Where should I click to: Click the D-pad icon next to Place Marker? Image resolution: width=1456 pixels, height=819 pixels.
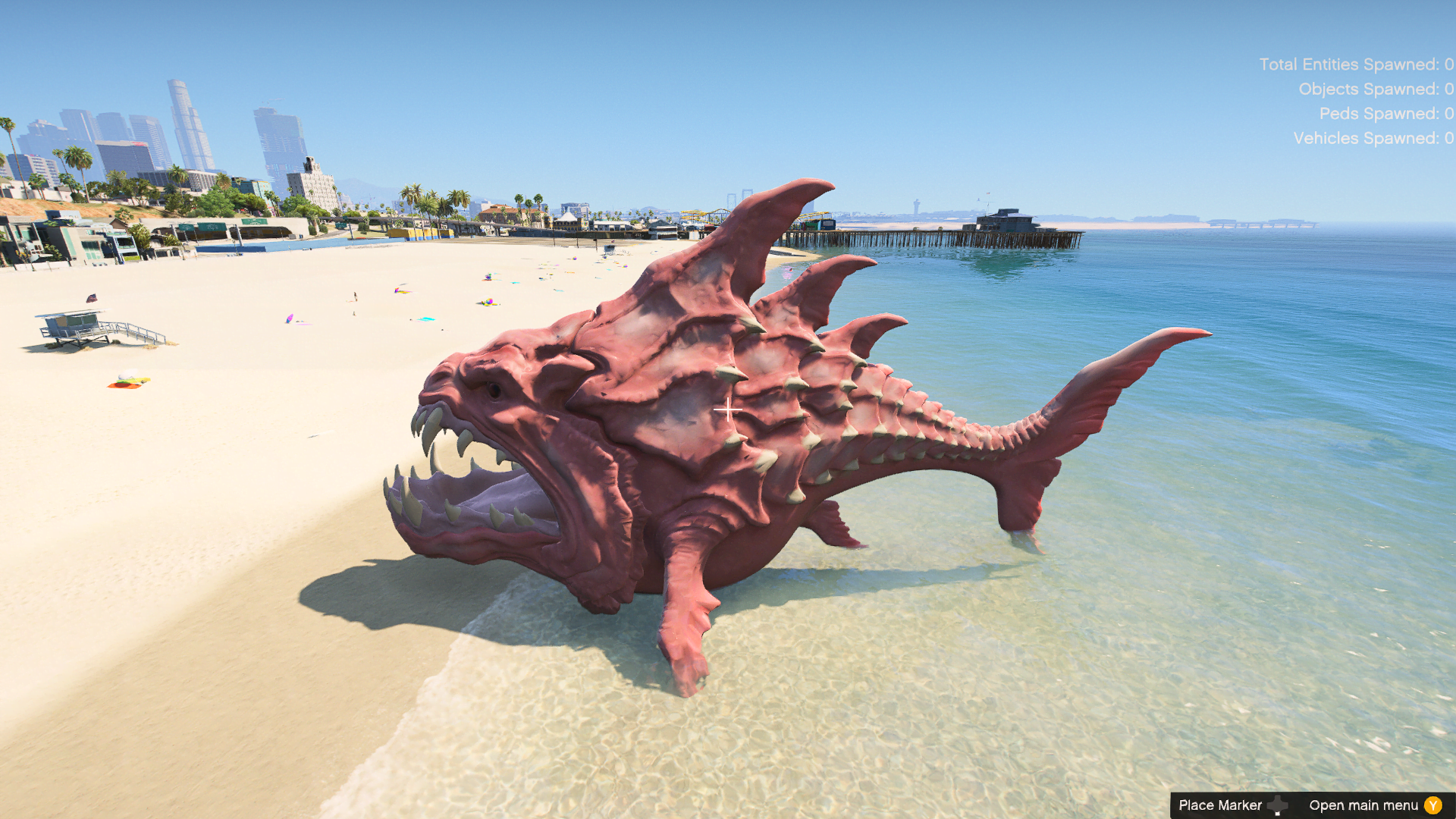tap(1279, 805)
